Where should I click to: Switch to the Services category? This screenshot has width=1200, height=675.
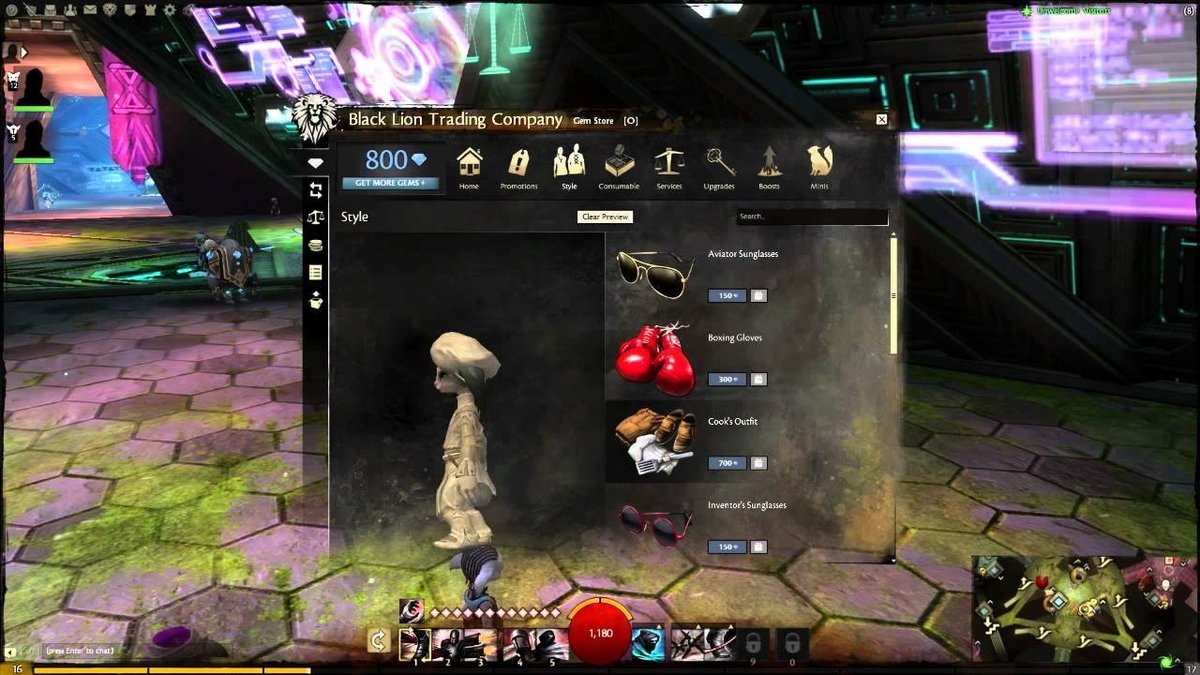(669, 167)
